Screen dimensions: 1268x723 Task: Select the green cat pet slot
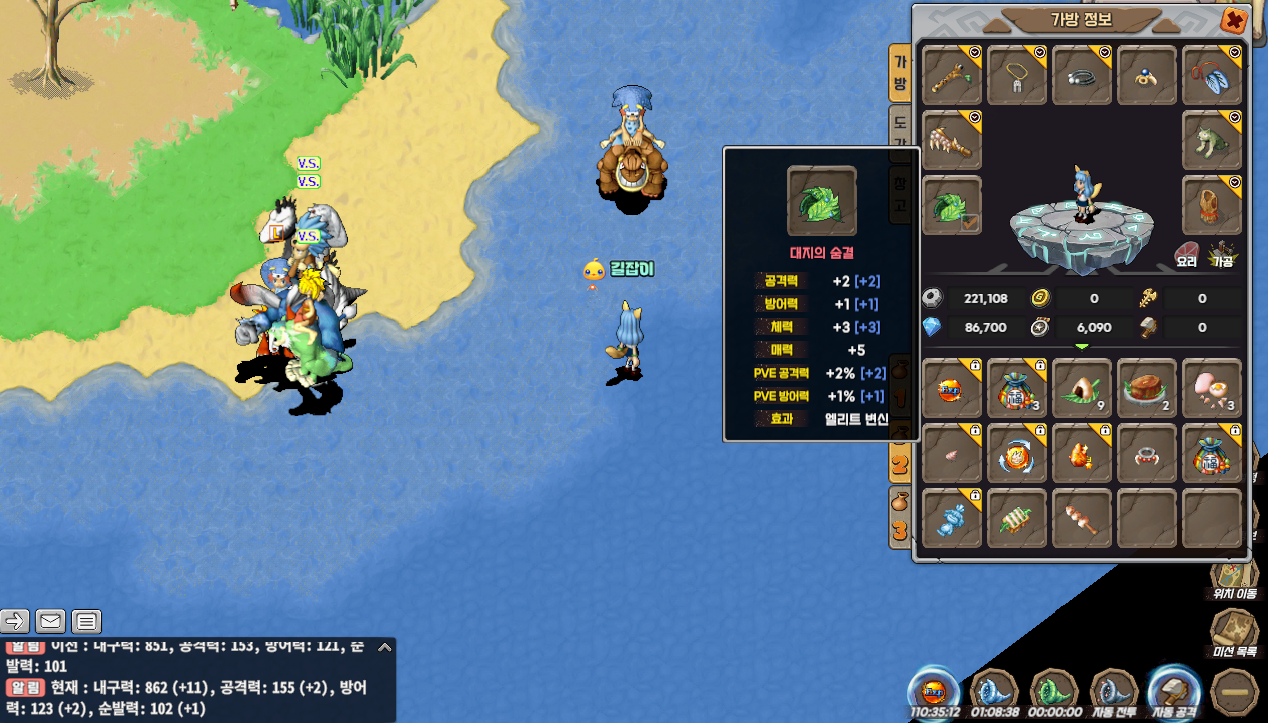click(x=1212, y=140)
